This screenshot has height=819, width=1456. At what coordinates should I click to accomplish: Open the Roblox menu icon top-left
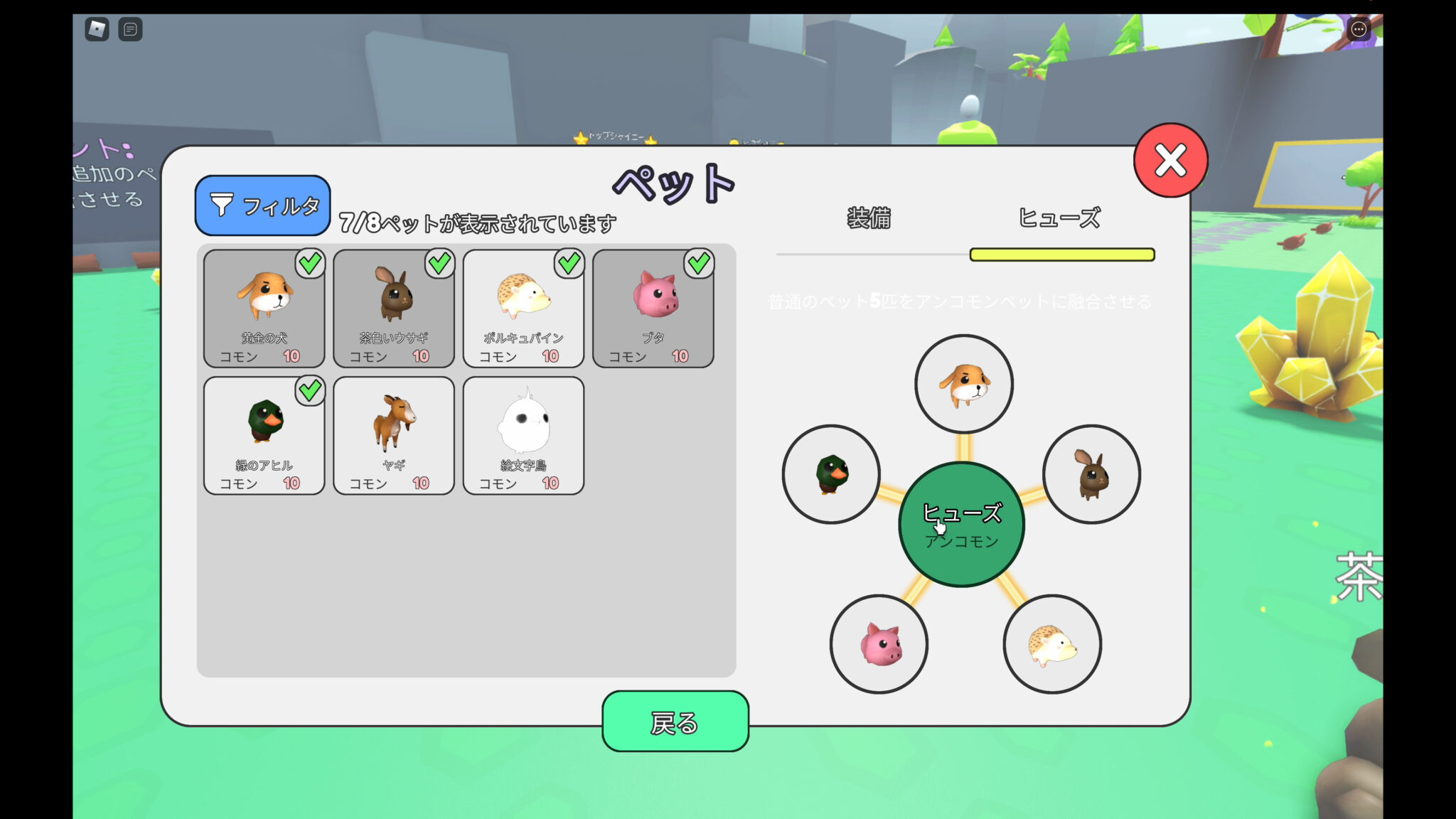tap(96, 30)
